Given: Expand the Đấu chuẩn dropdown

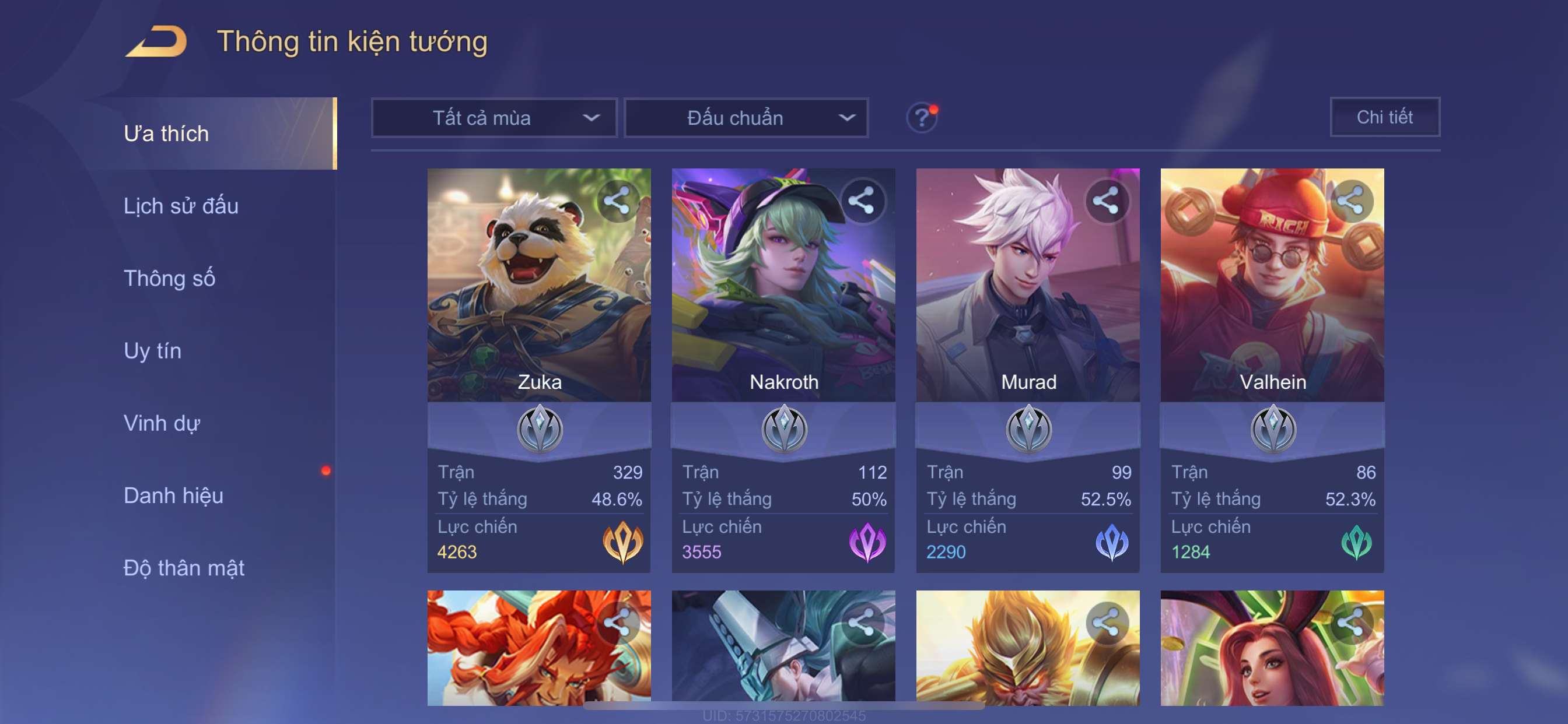Looking at the screenshot, I should pyautogui.click(x=746, y=117).
